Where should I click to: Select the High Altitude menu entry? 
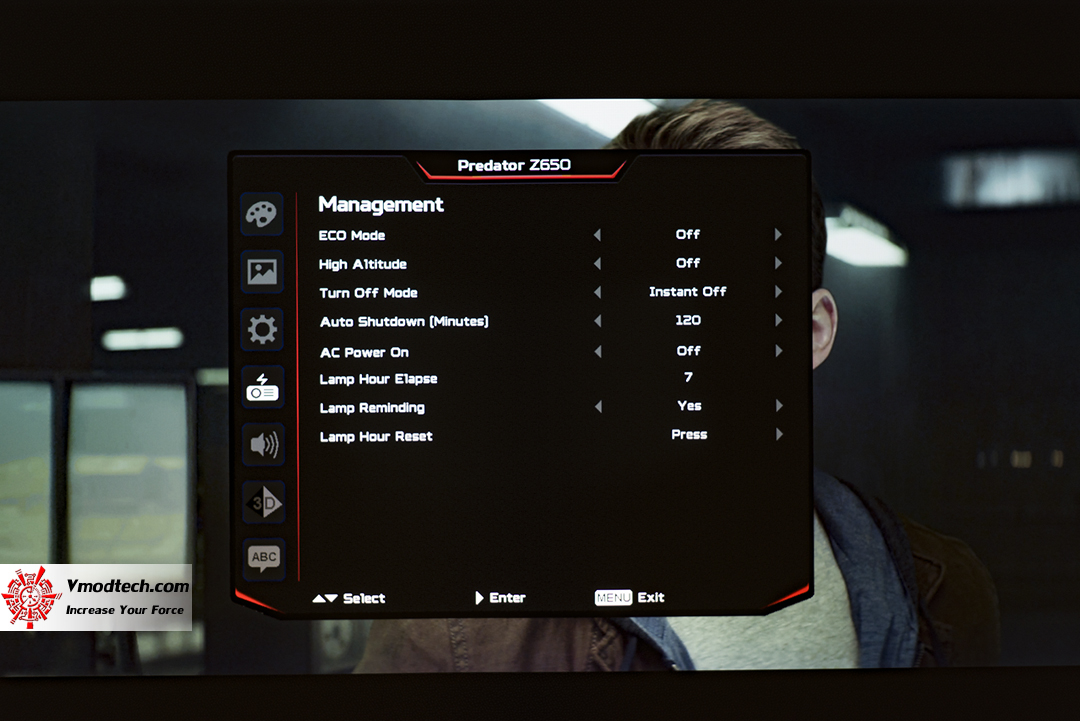click(362, 265)
